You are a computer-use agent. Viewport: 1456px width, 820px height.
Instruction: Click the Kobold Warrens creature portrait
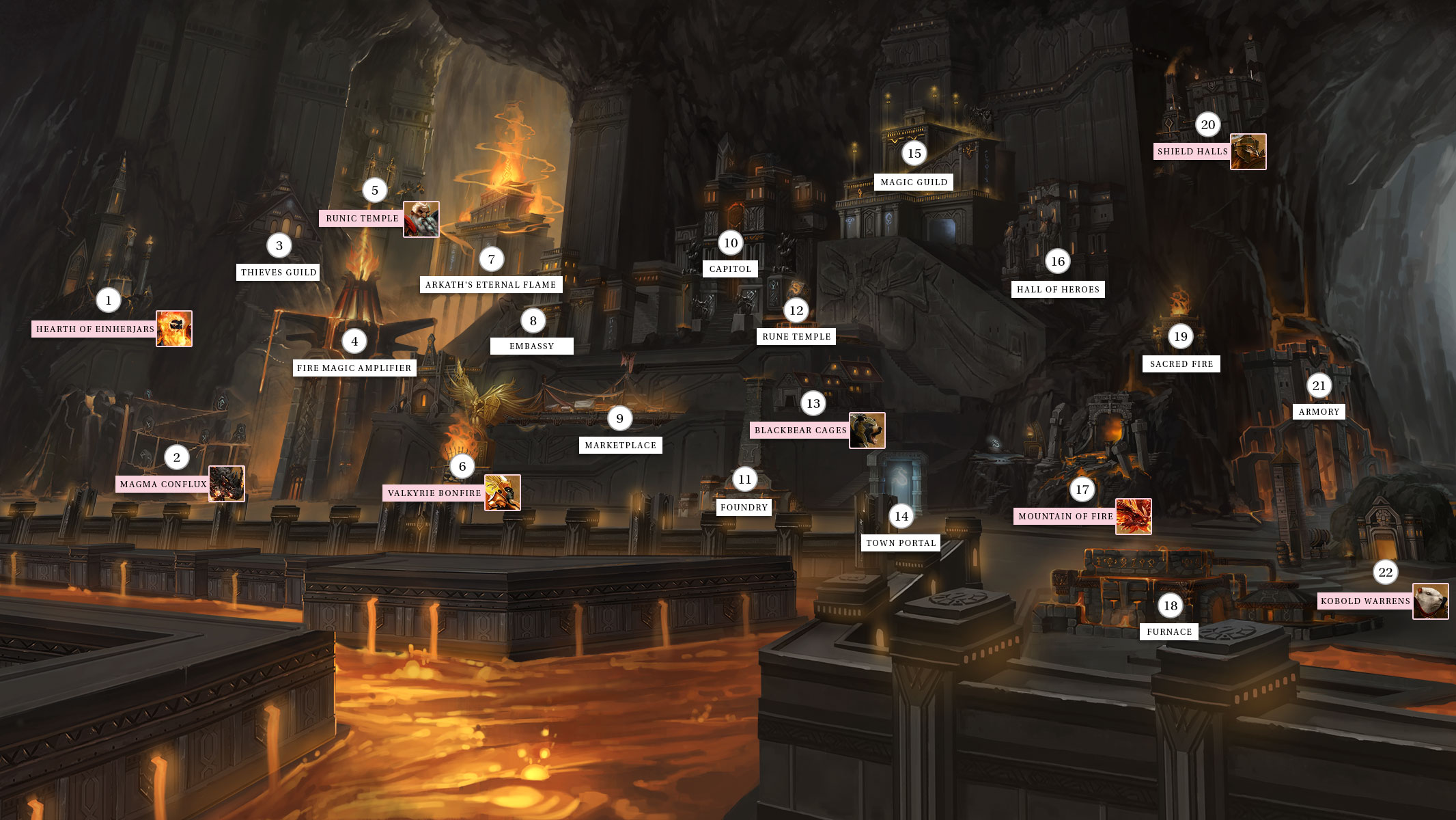coord(1430,601)
